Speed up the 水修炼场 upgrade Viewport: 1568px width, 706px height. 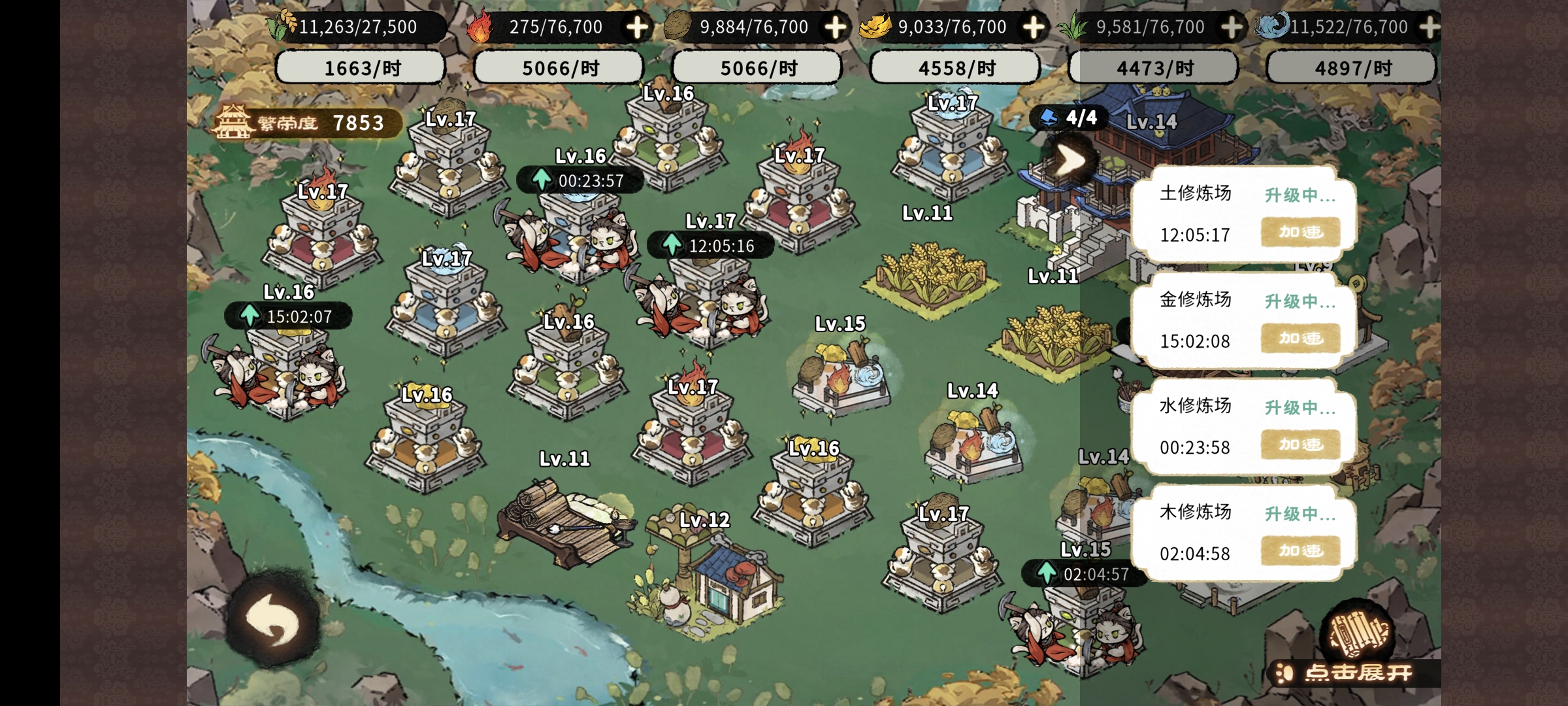1300,445
